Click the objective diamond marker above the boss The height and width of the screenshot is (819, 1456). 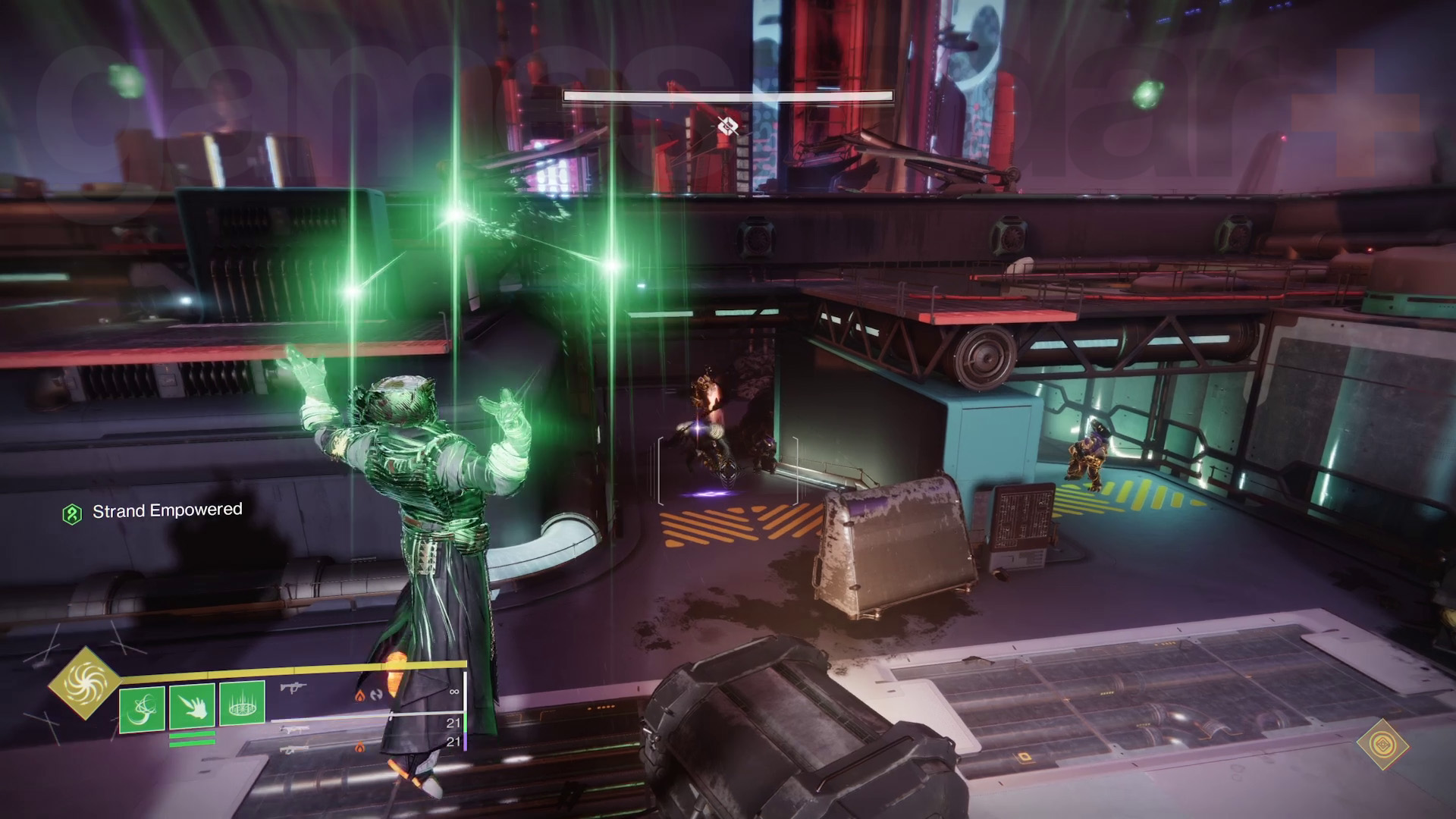(x=726, y=127)
